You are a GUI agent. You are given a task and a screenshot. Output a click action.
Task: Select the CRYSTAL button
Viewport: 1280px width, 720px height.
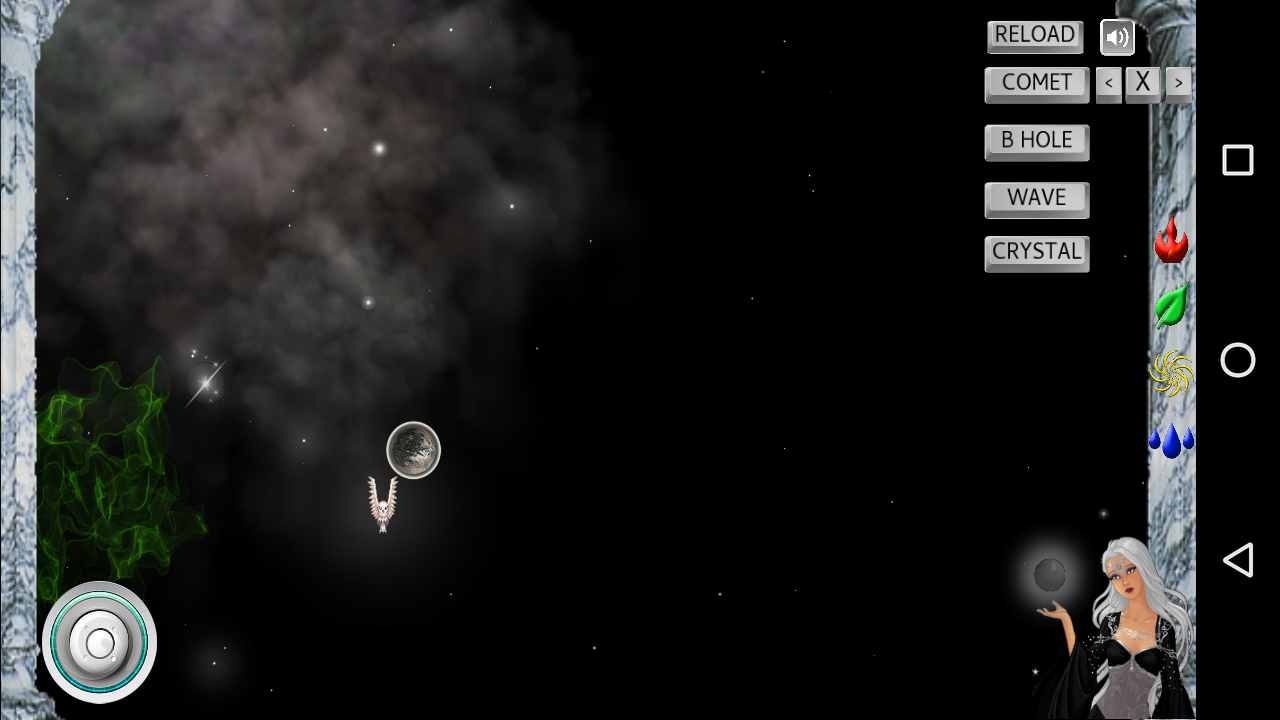pos(1036,253)
